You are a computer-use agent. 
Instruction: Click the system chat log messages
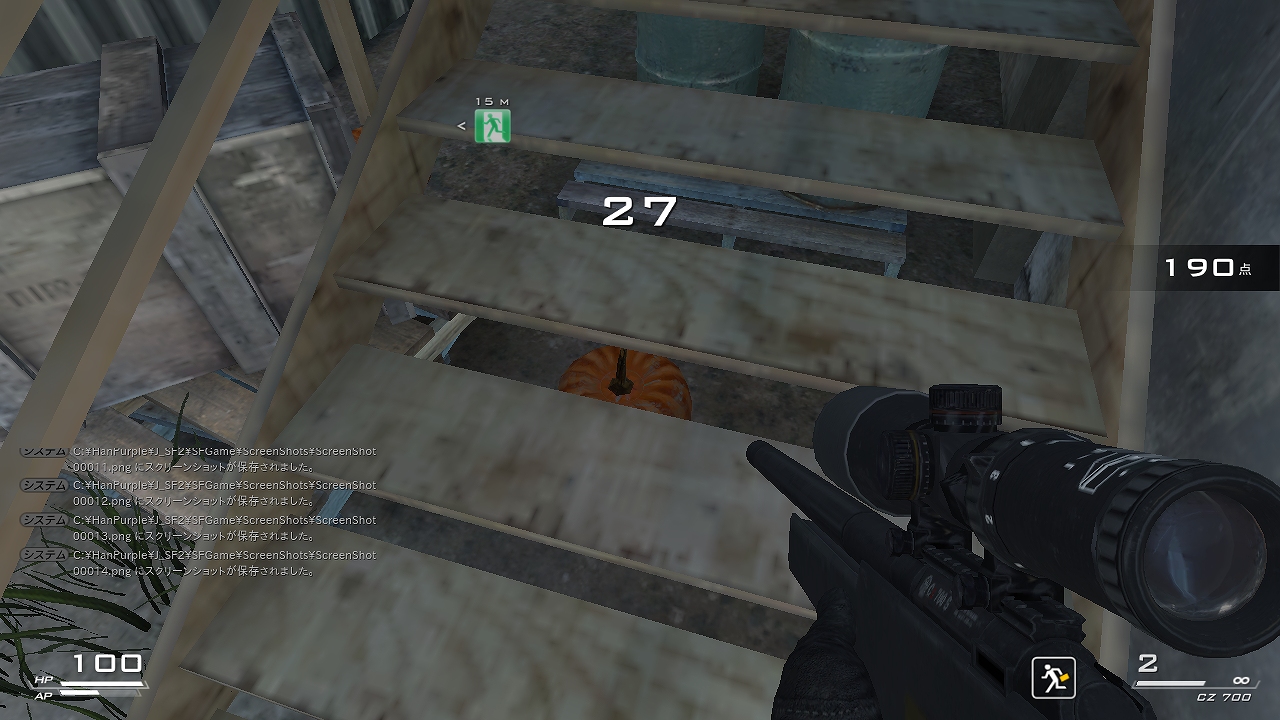click(x=200, y=511)
